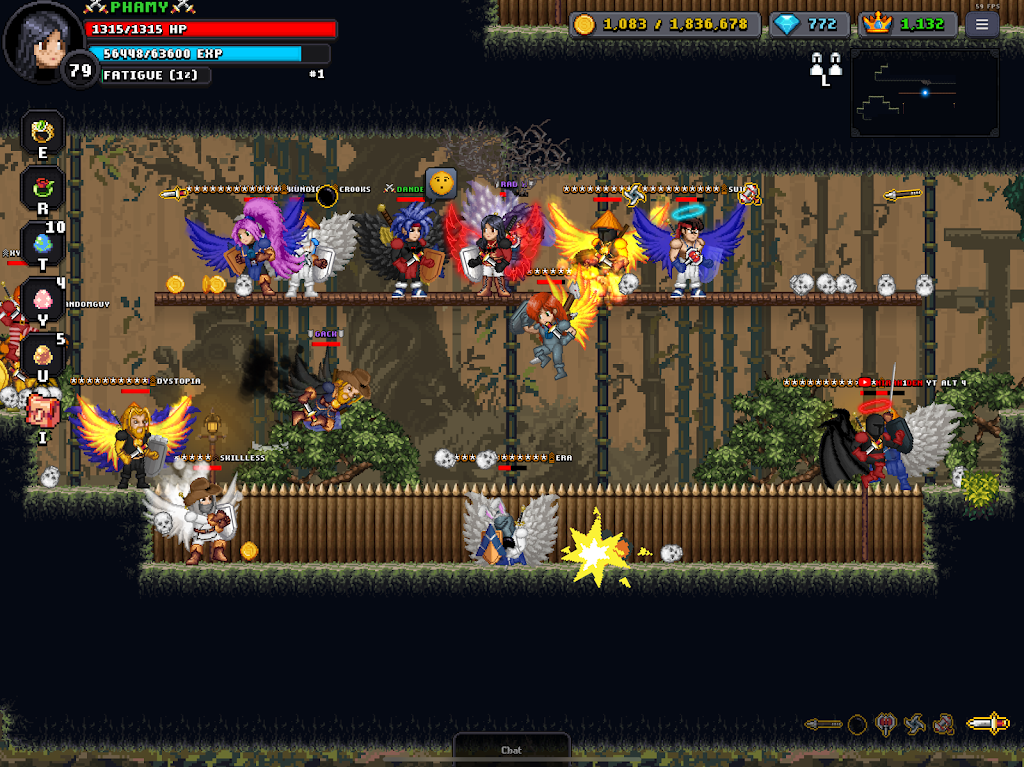
Task: Click the player portrait avatar
Action: pos(42,42)
